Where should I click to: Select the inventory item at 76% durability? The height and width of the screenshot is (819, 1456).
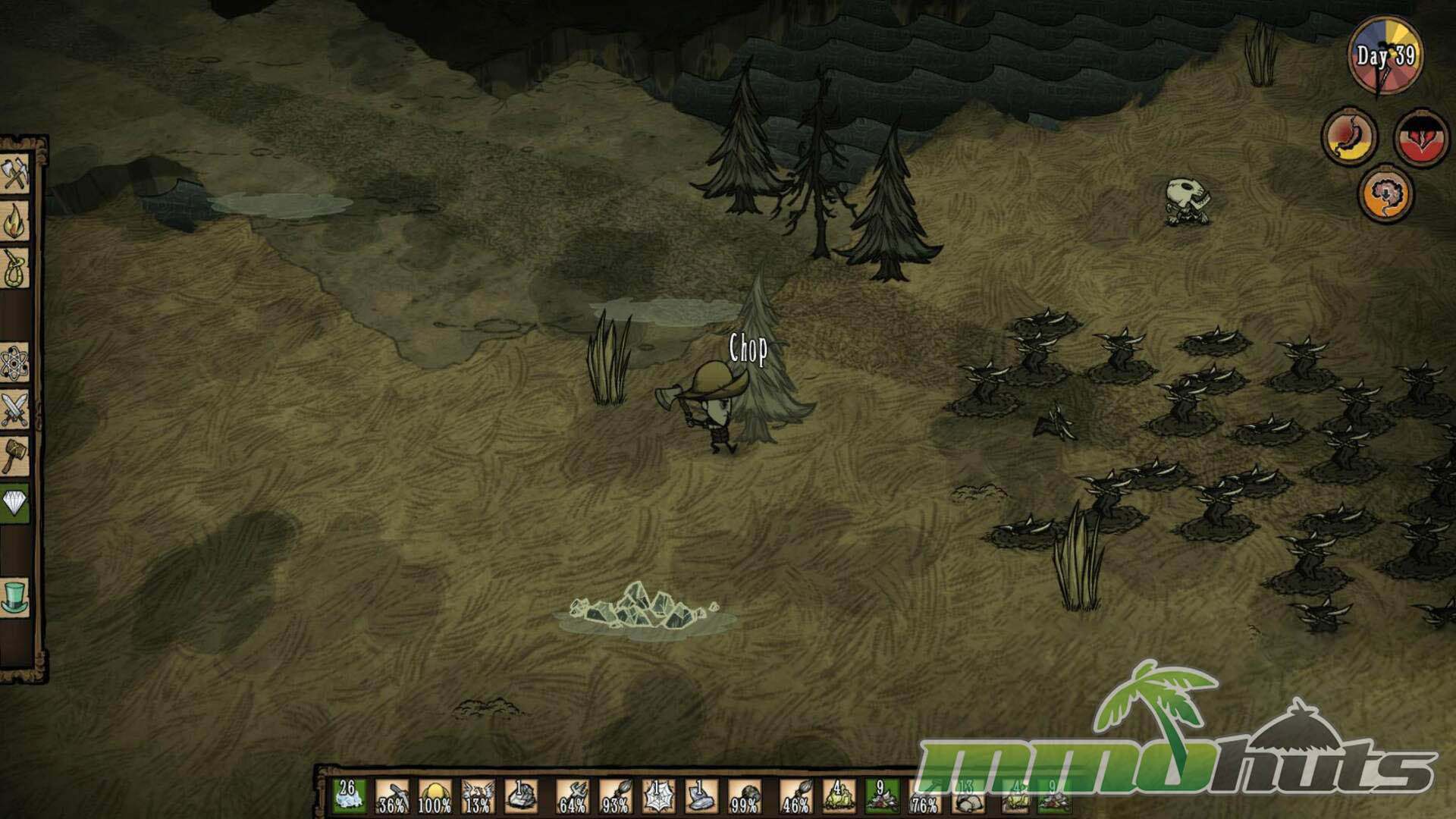pos(924,796)
